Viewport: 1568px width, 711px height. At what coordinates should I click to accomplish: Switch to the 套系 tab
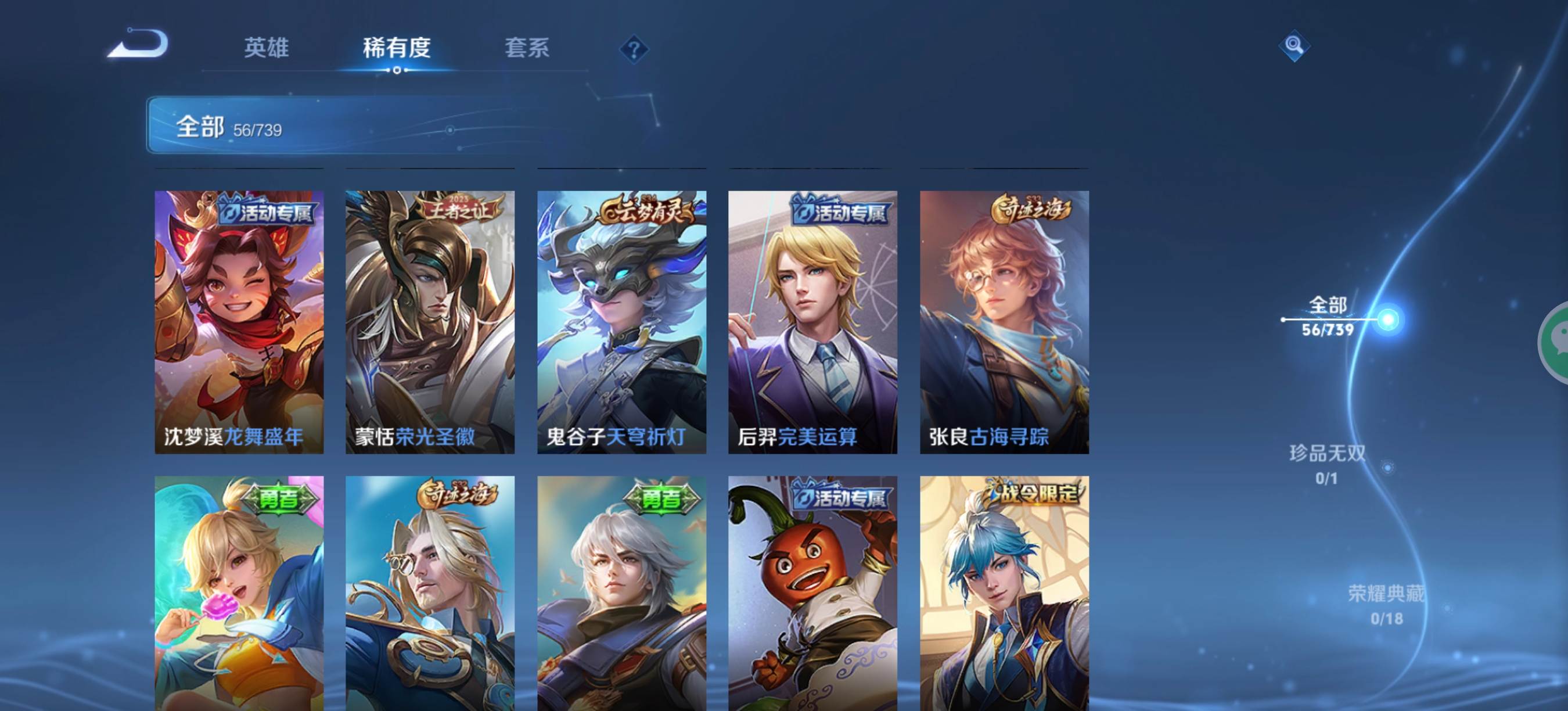527,49
